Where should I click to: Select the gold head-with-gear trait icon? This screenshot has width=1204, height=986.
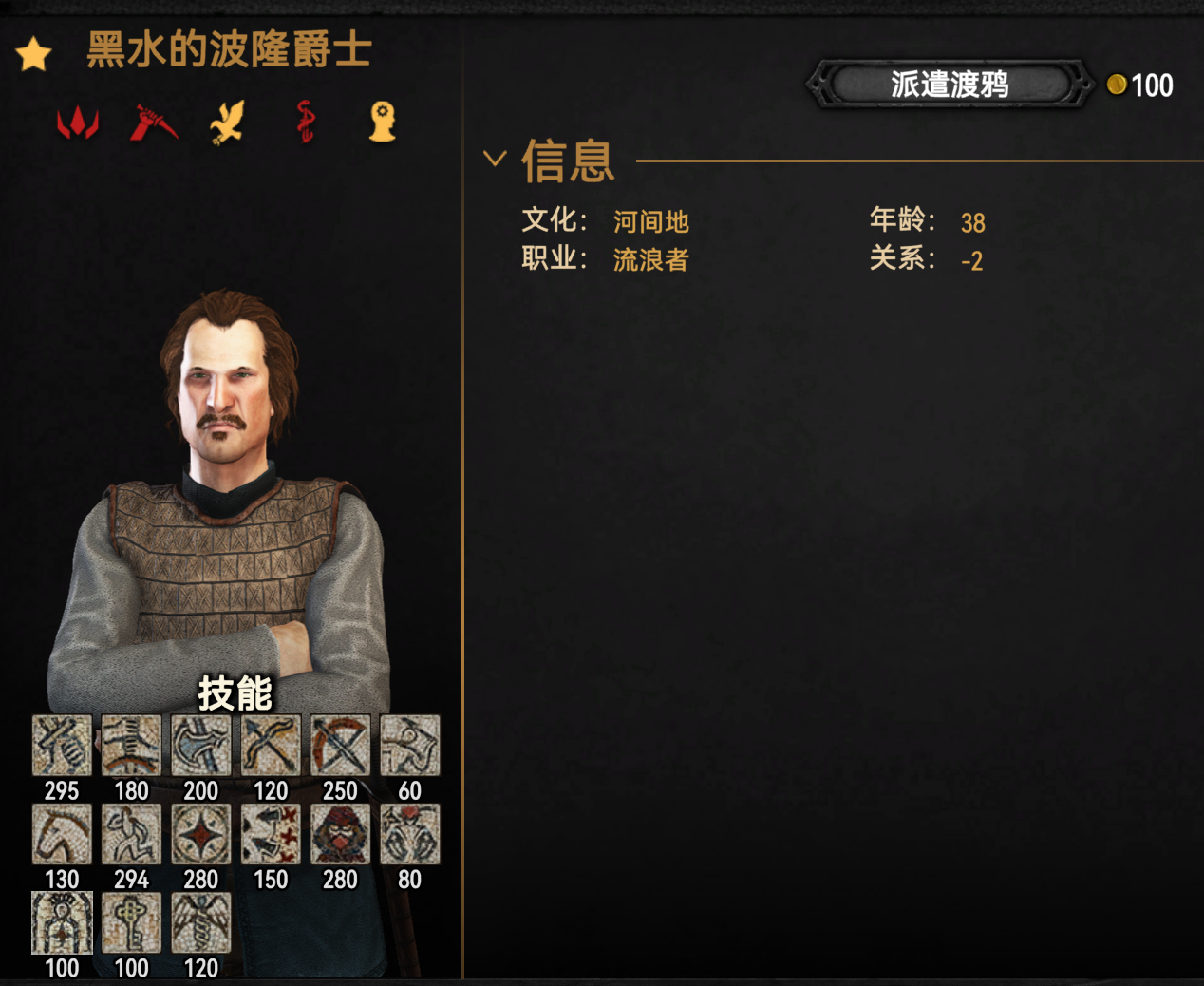point(382,123)
